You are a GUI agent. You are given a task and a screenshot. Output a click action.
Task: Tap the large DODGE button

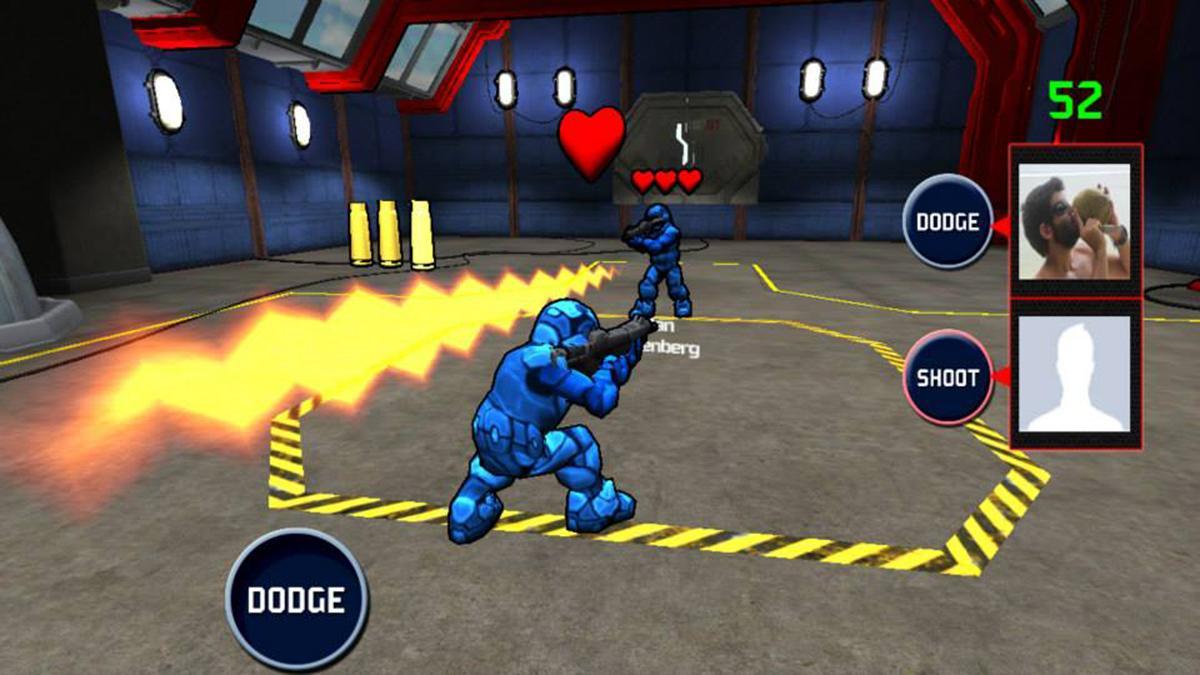point(296,600)
